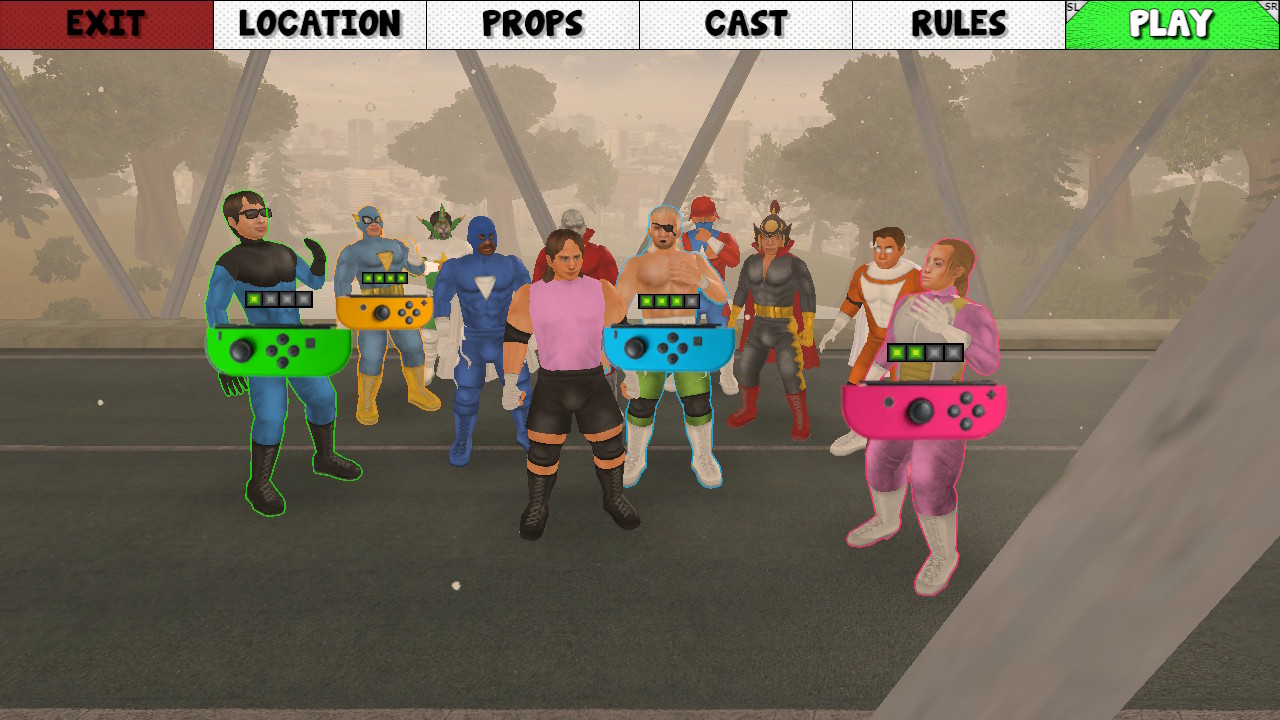
Task: Click the four-slot player indicator above the blue Joy-Con
Action: [667, 300]
